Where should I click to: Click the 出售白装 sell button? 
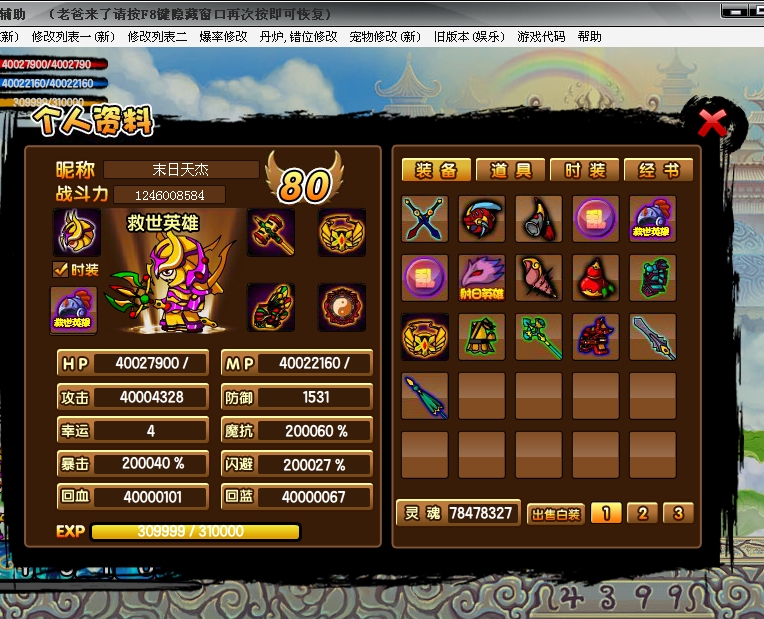(x=555, y=514)
